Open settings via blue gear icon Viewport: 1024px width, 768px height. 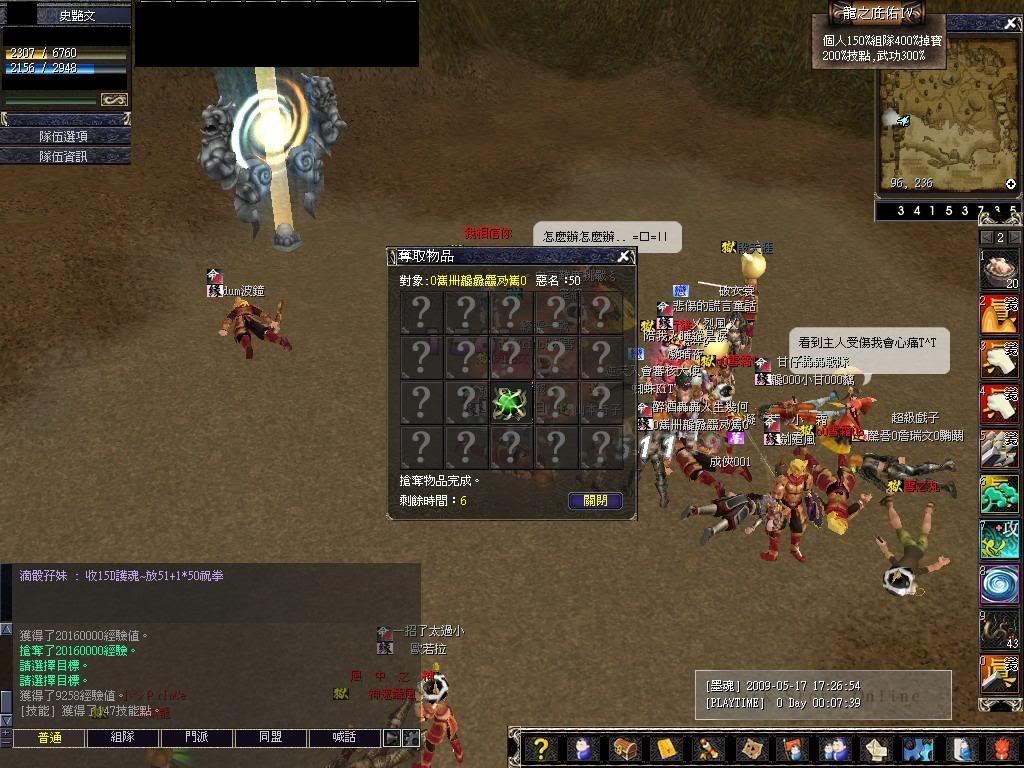(x=917, y=749)
